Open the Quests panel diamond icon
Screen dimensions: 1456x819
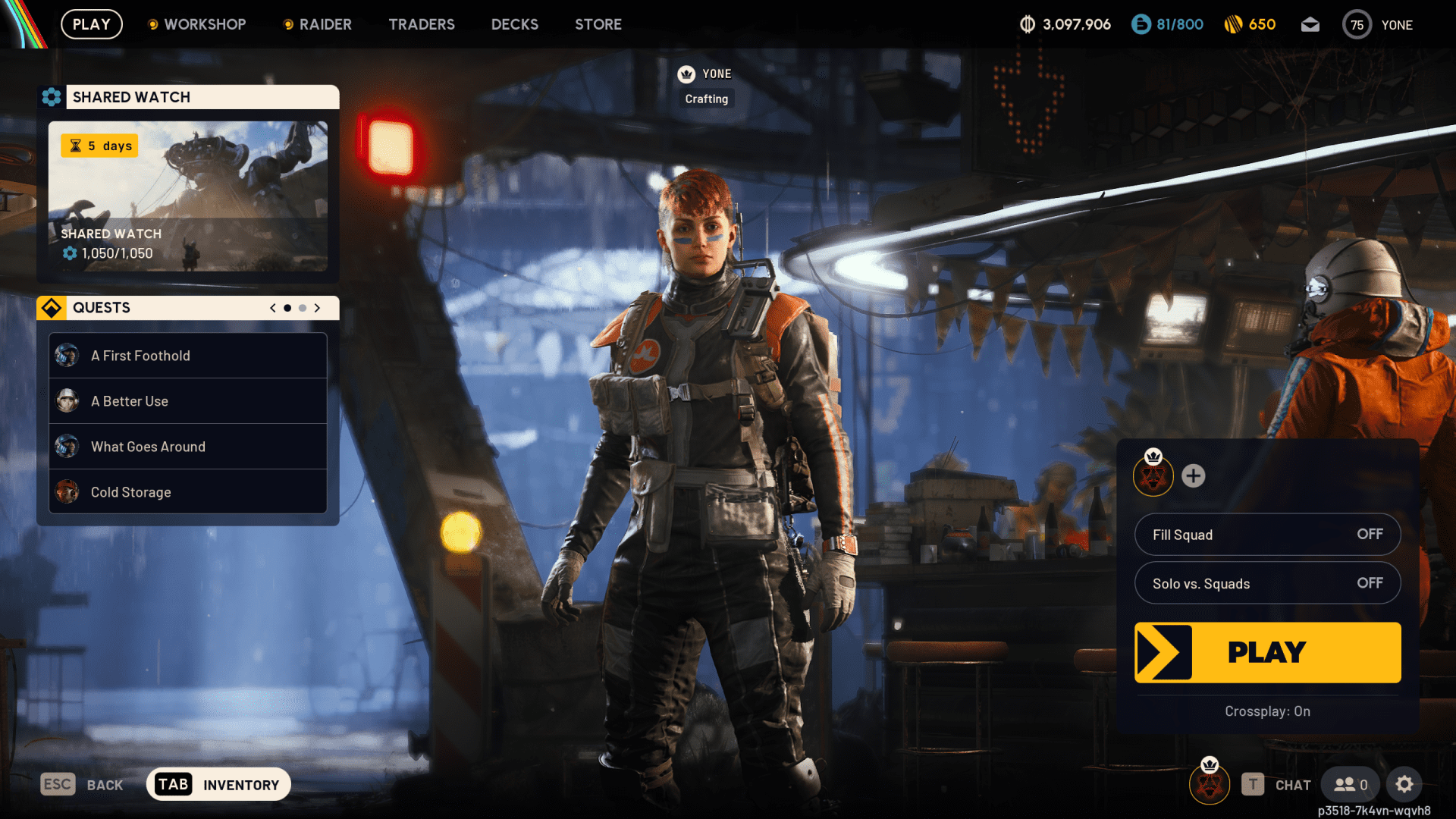[x=52, y=307]
